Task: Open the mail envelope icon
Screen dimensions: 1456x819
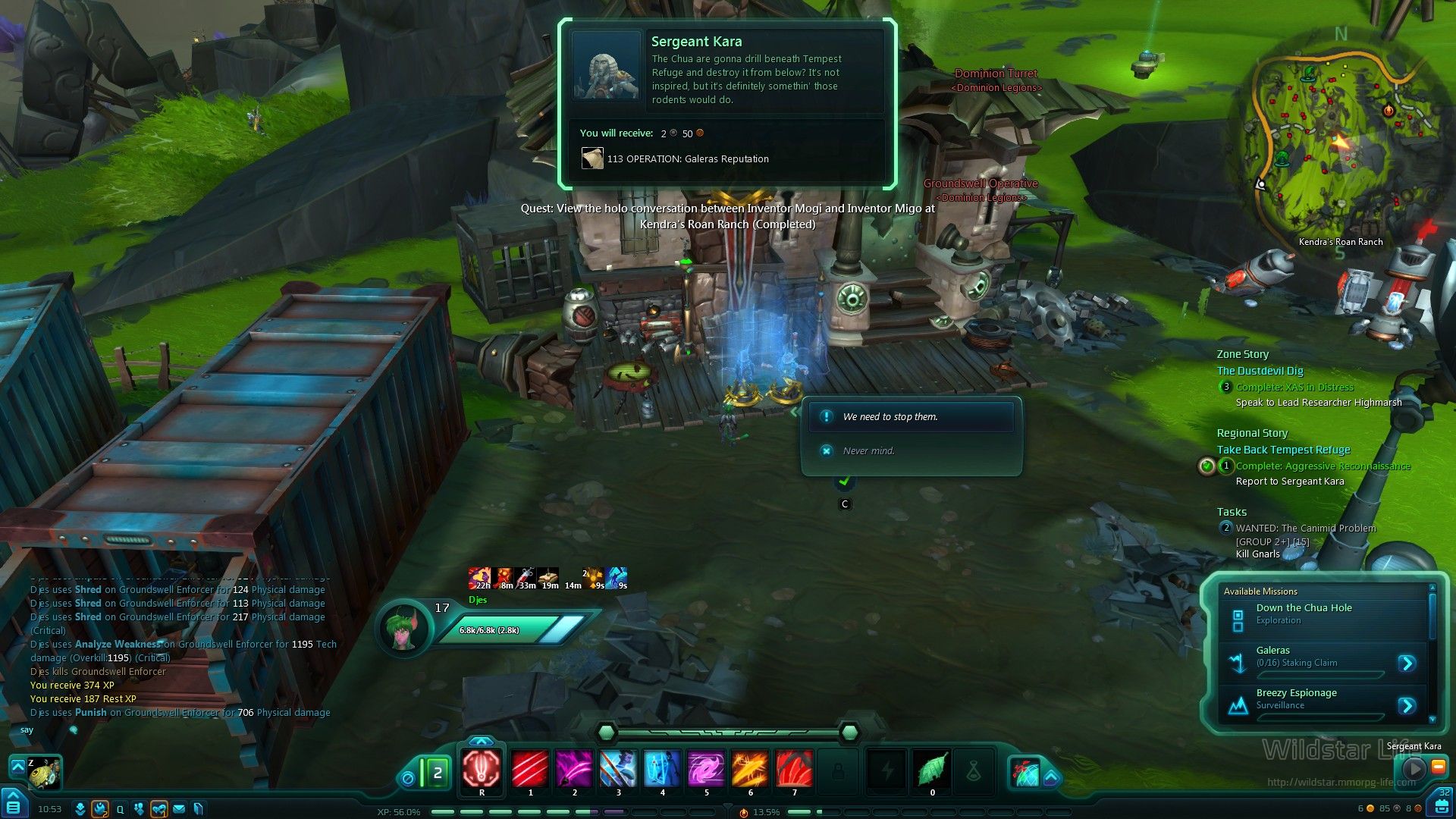Action: click(x=179, y=809)
